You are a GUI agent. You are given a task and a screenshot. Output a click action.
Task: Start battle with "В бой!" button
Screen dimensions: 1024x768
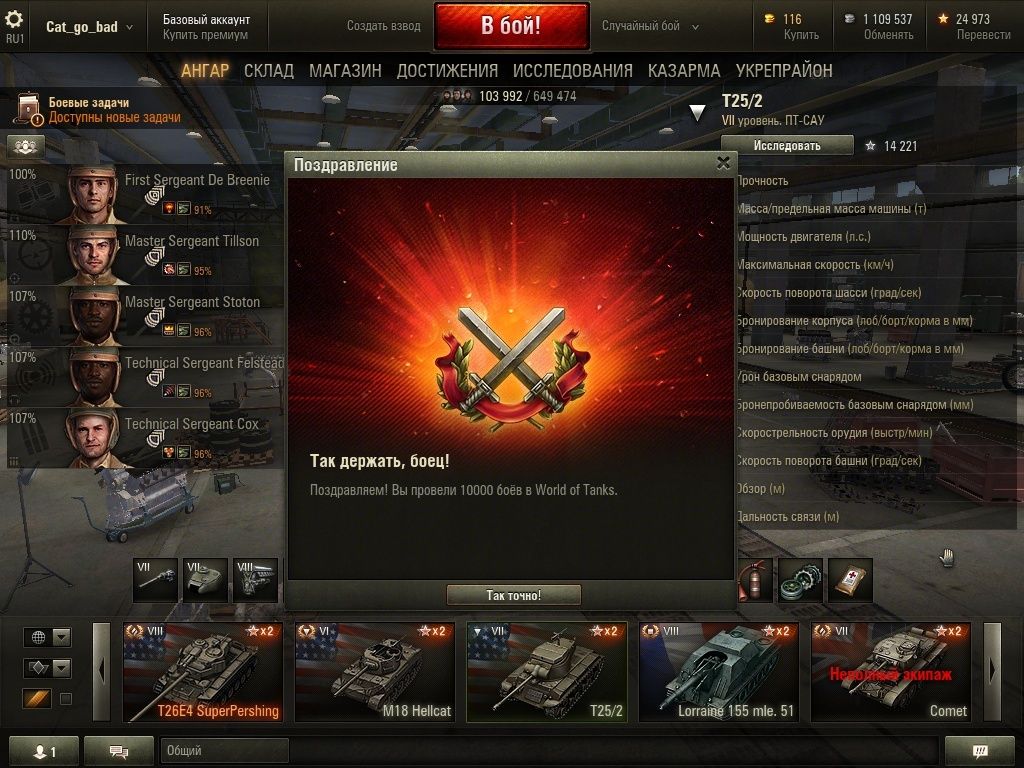[511, 26]
